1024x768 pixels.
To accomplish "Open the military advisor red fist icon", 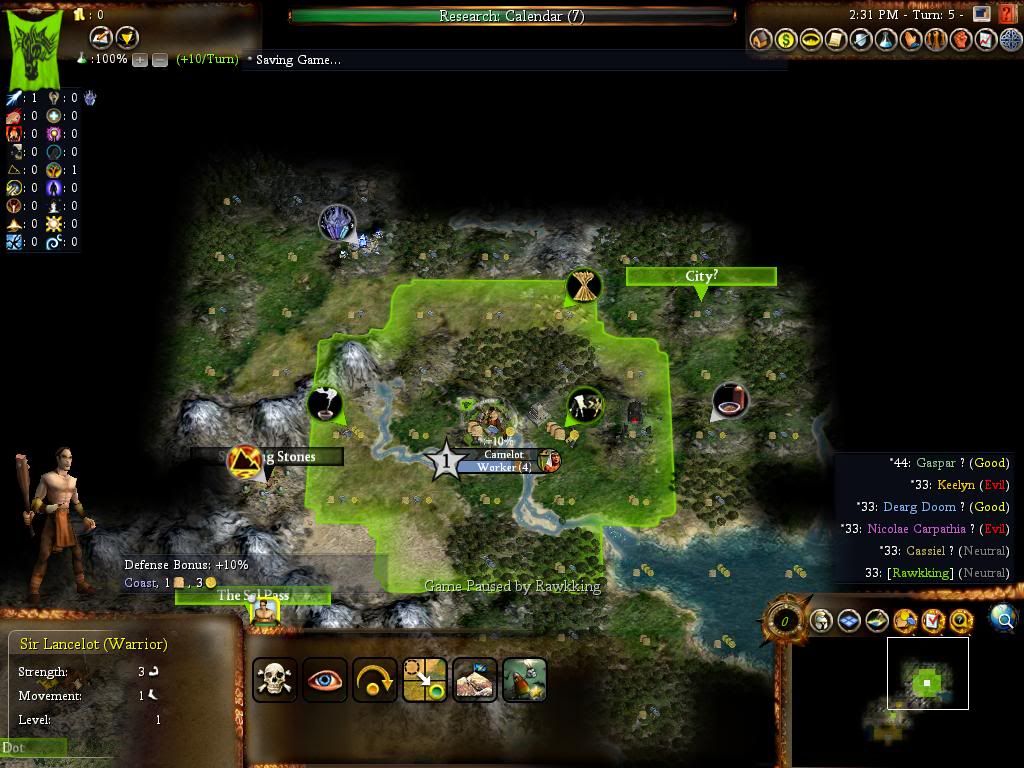I will pyautogui.click(x=961, y=40).
